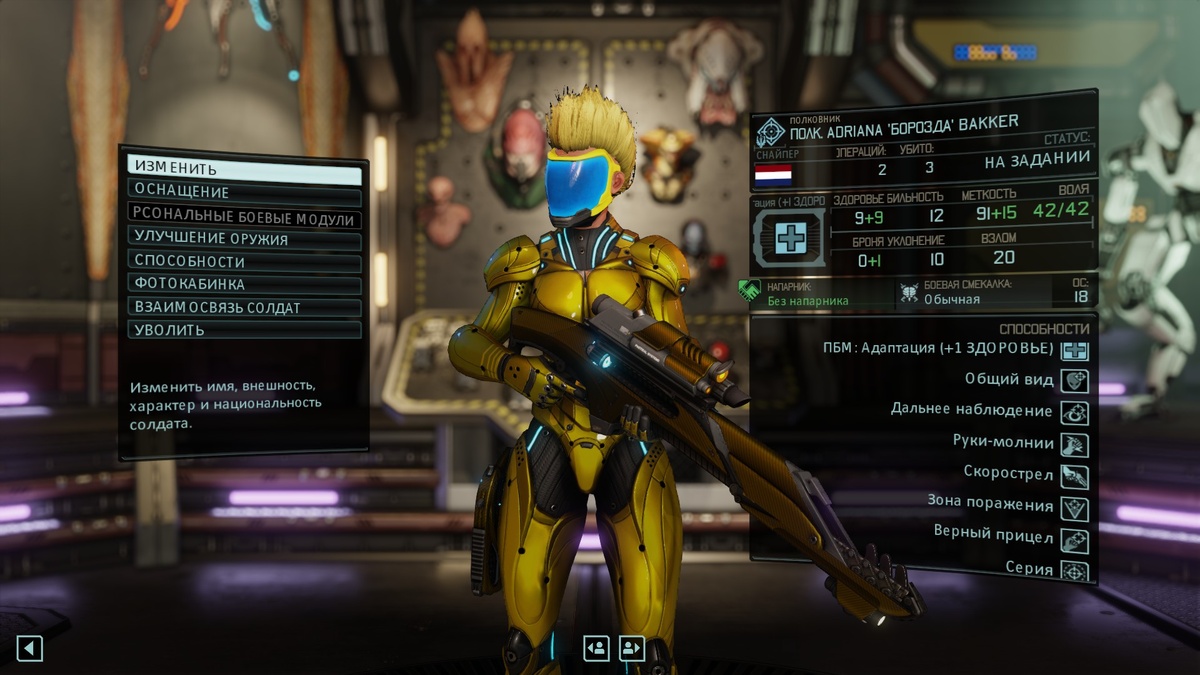Select the Общий вид ability icon
The image size is (1200, 675).
tap(1075, 381)
